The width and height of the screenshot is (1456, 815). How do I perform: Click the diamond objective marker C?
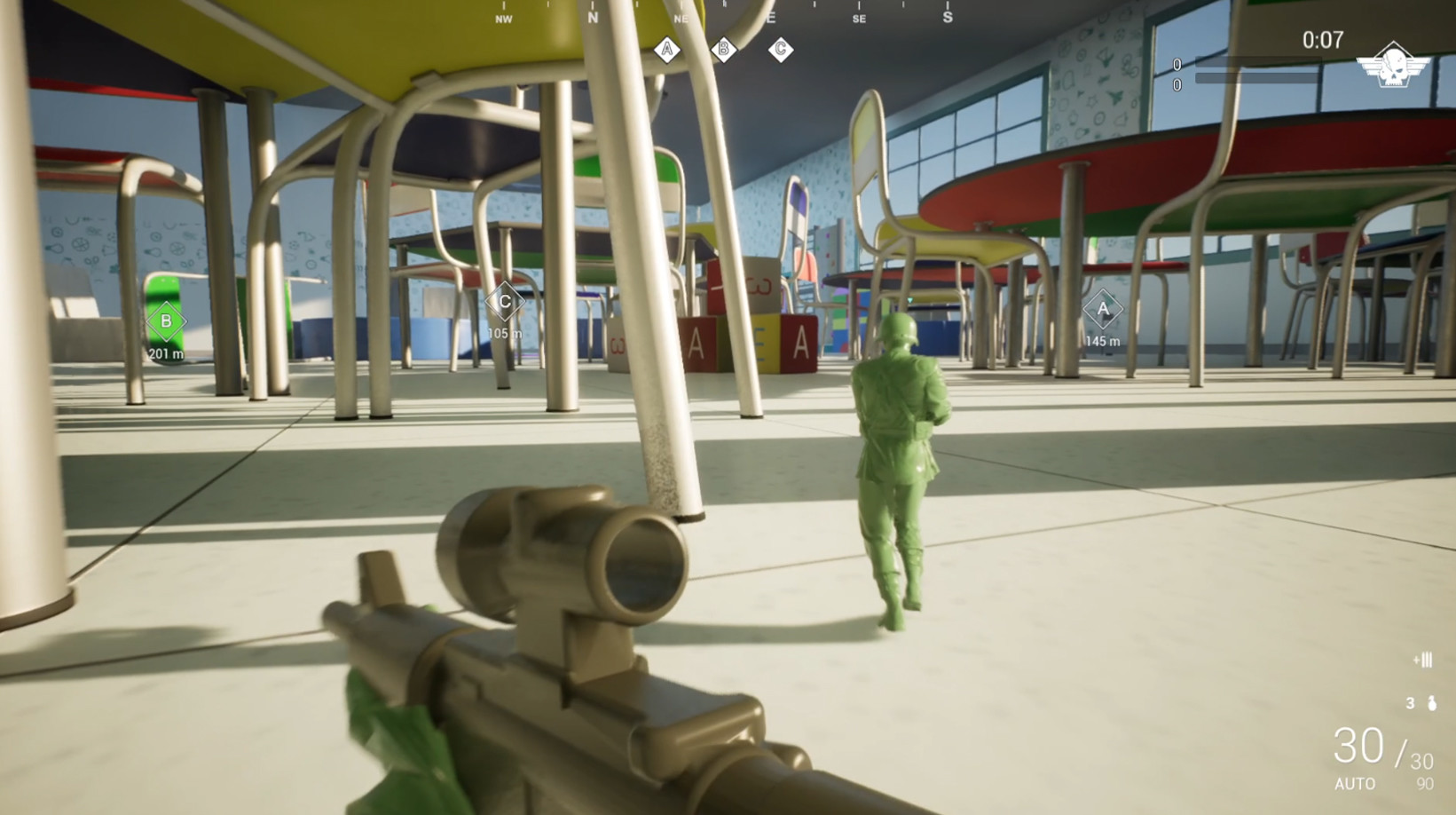click(504, 302)
